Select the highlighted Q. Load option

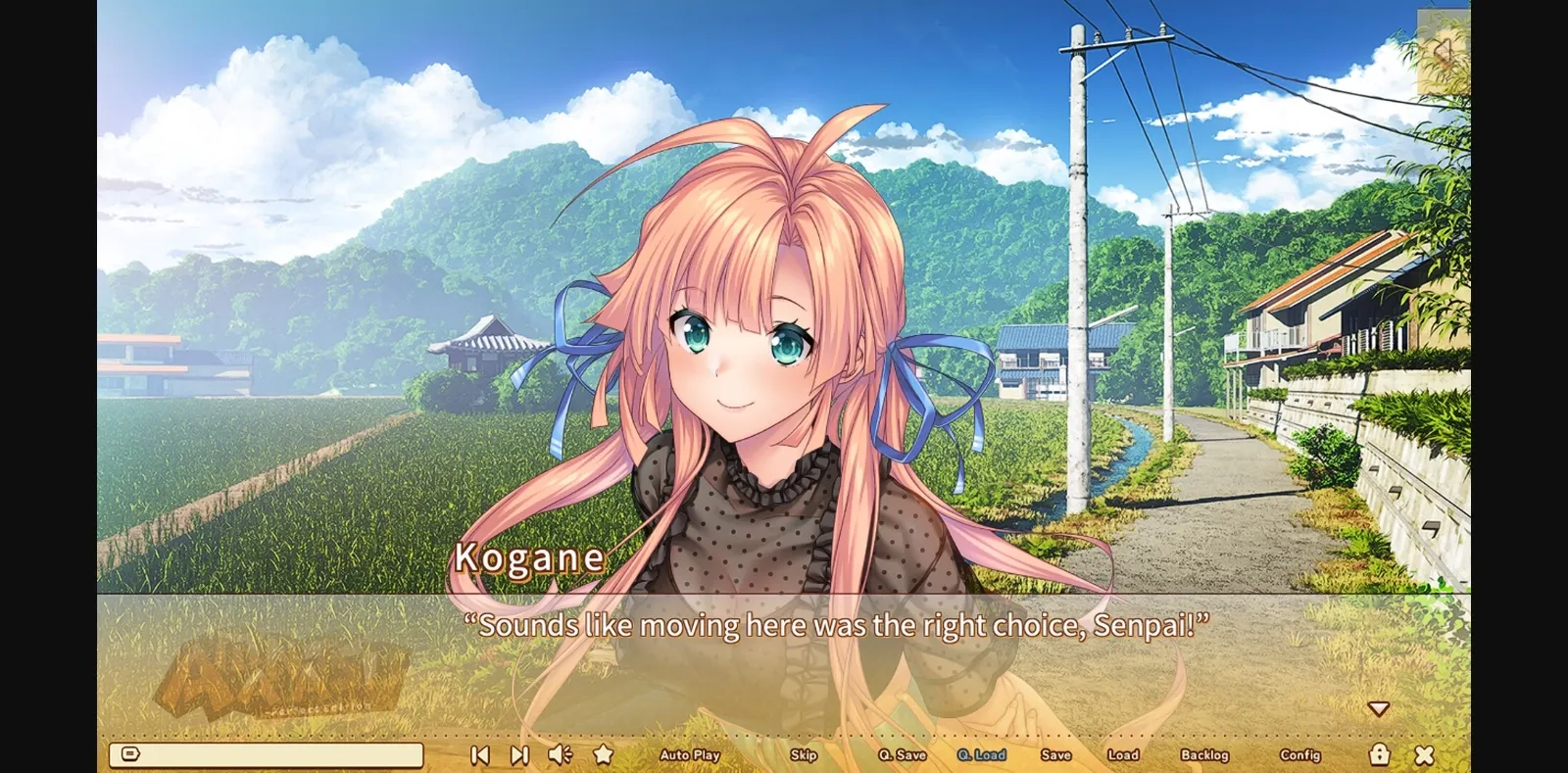tap(981, 754)
